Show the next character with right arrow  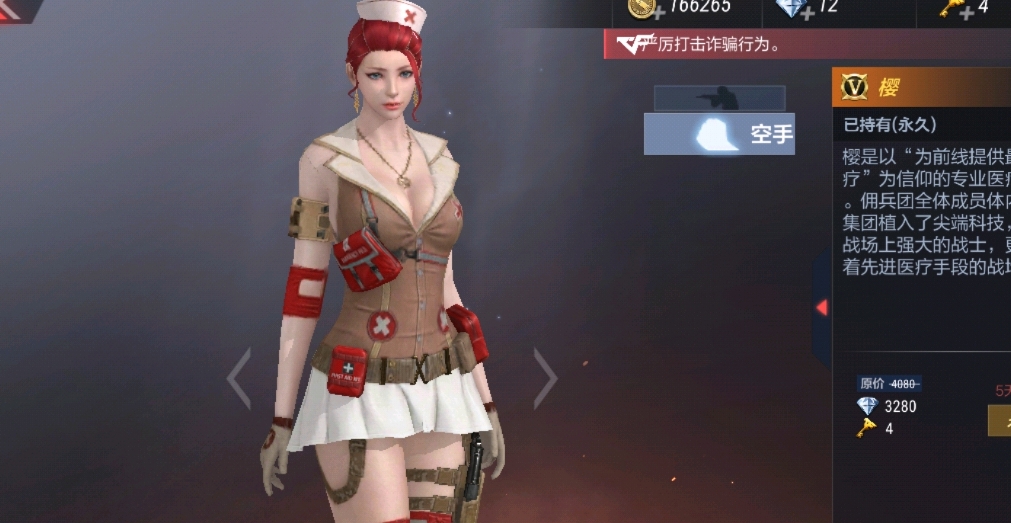(545, 378)
